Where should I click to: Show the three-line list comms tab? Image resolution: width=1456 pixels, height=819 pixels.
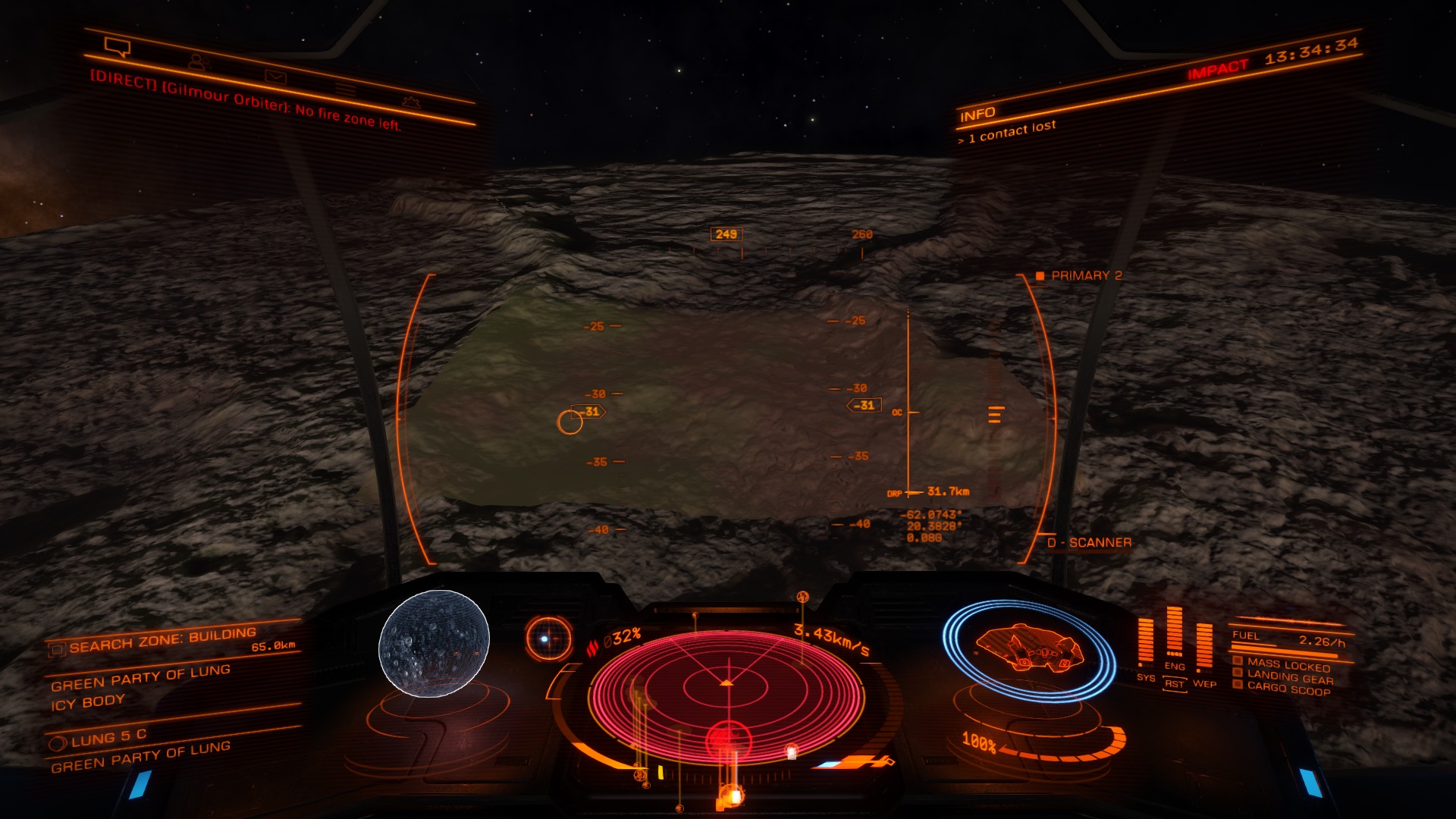(346, 89)
